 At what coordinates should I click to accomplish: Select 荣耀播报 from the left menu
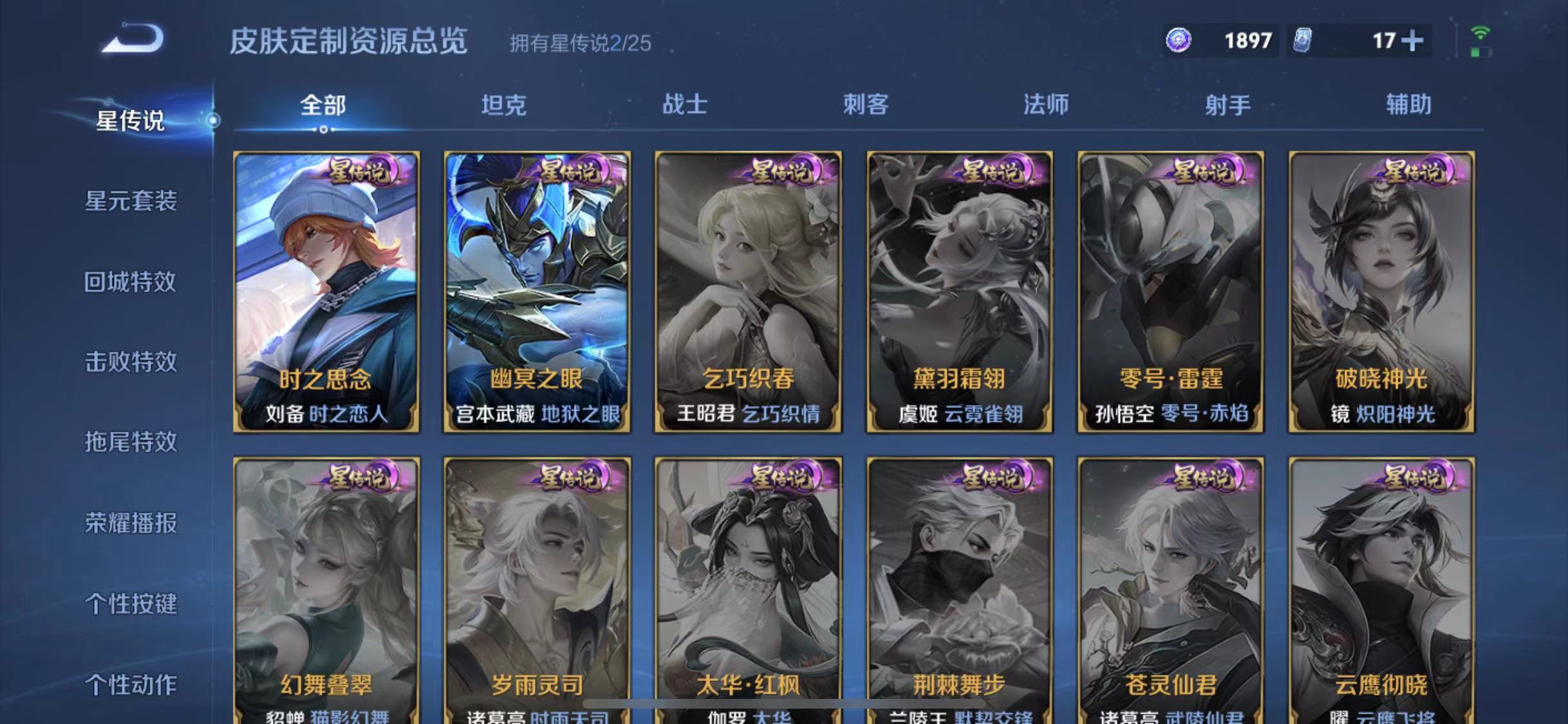pyautogui.click(x=132, y=523)
